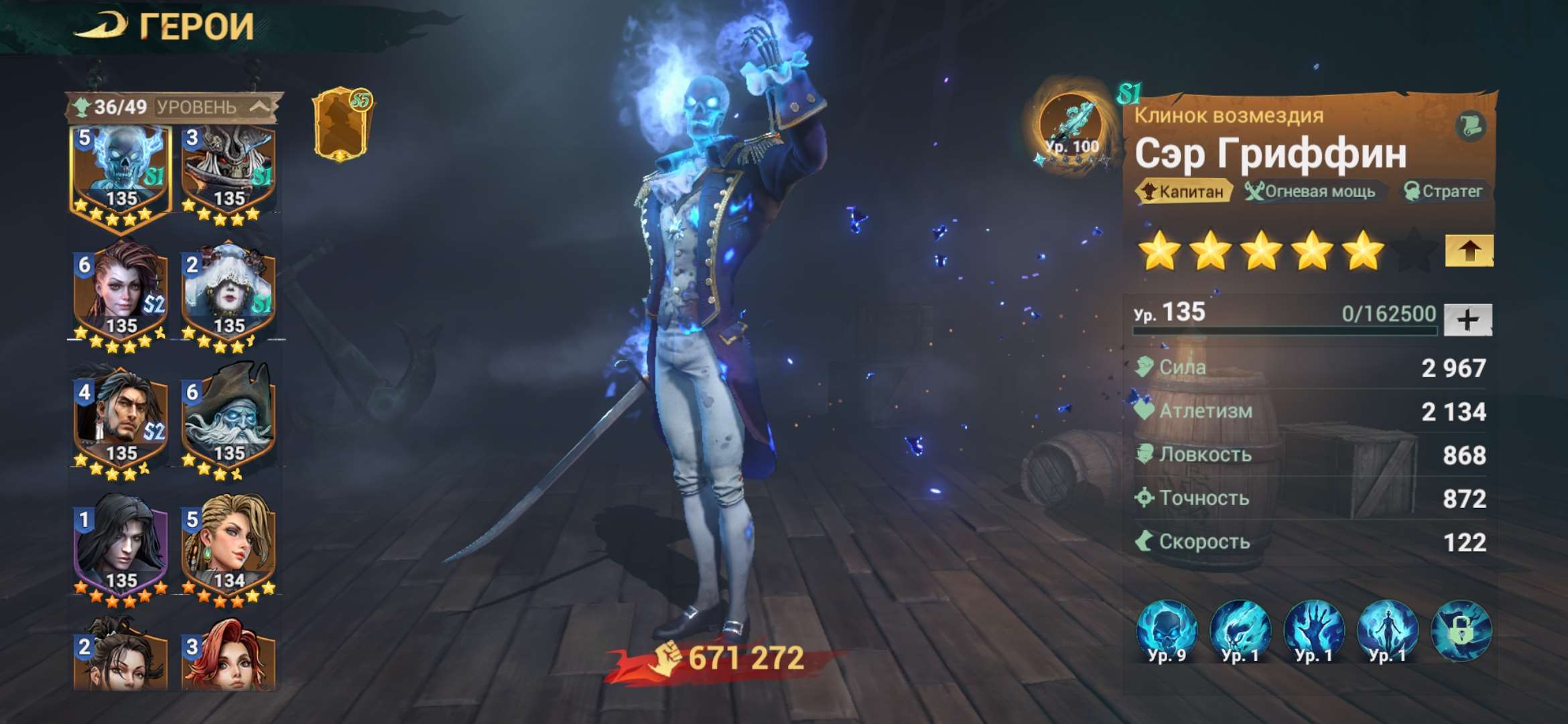Image resolution: width=1568 pixels, height=724 pixels.
Task: View the ghostly hand skill icon
Action: click(1314, 631)
